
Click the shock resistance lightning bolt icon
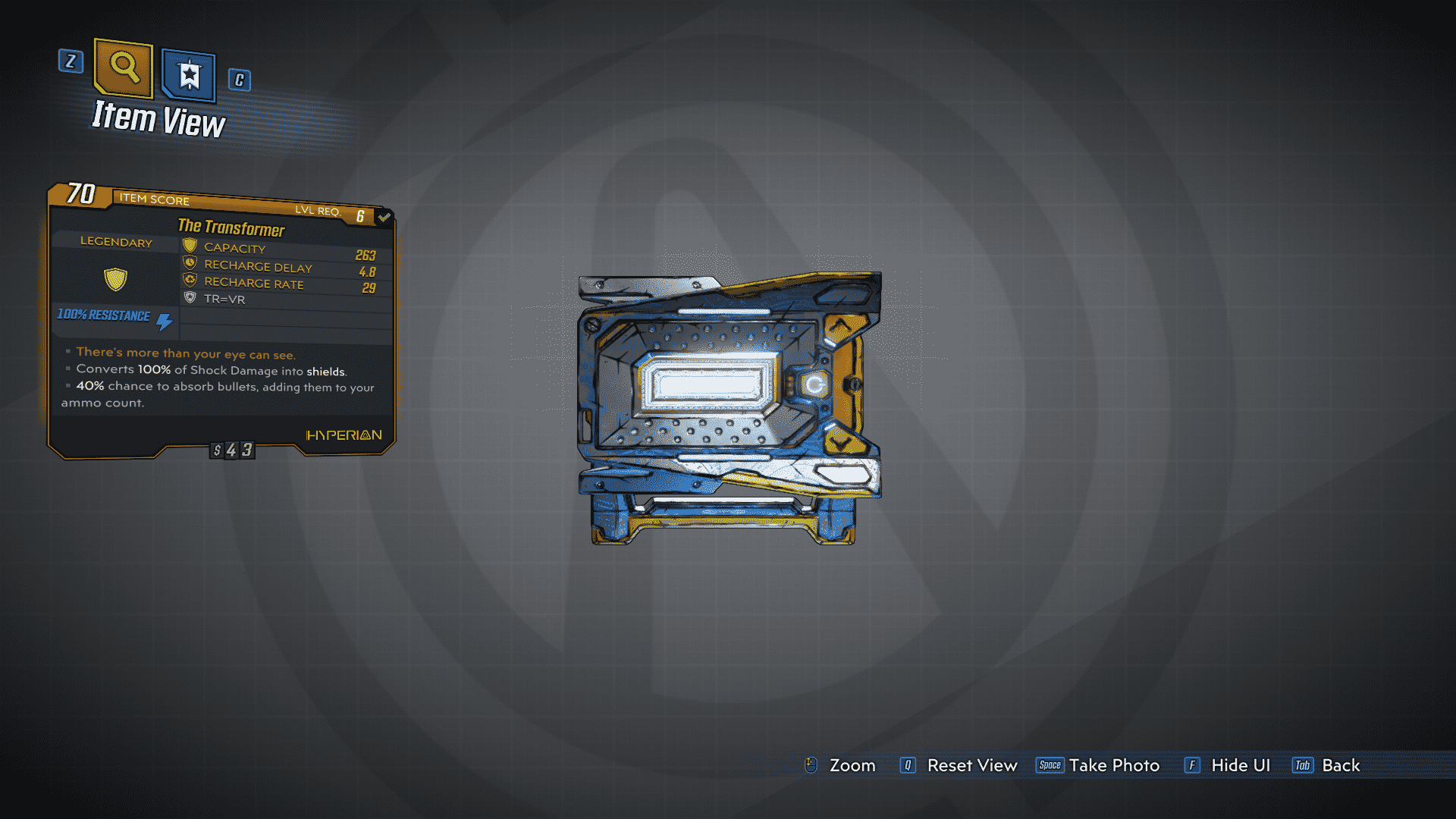163,319
